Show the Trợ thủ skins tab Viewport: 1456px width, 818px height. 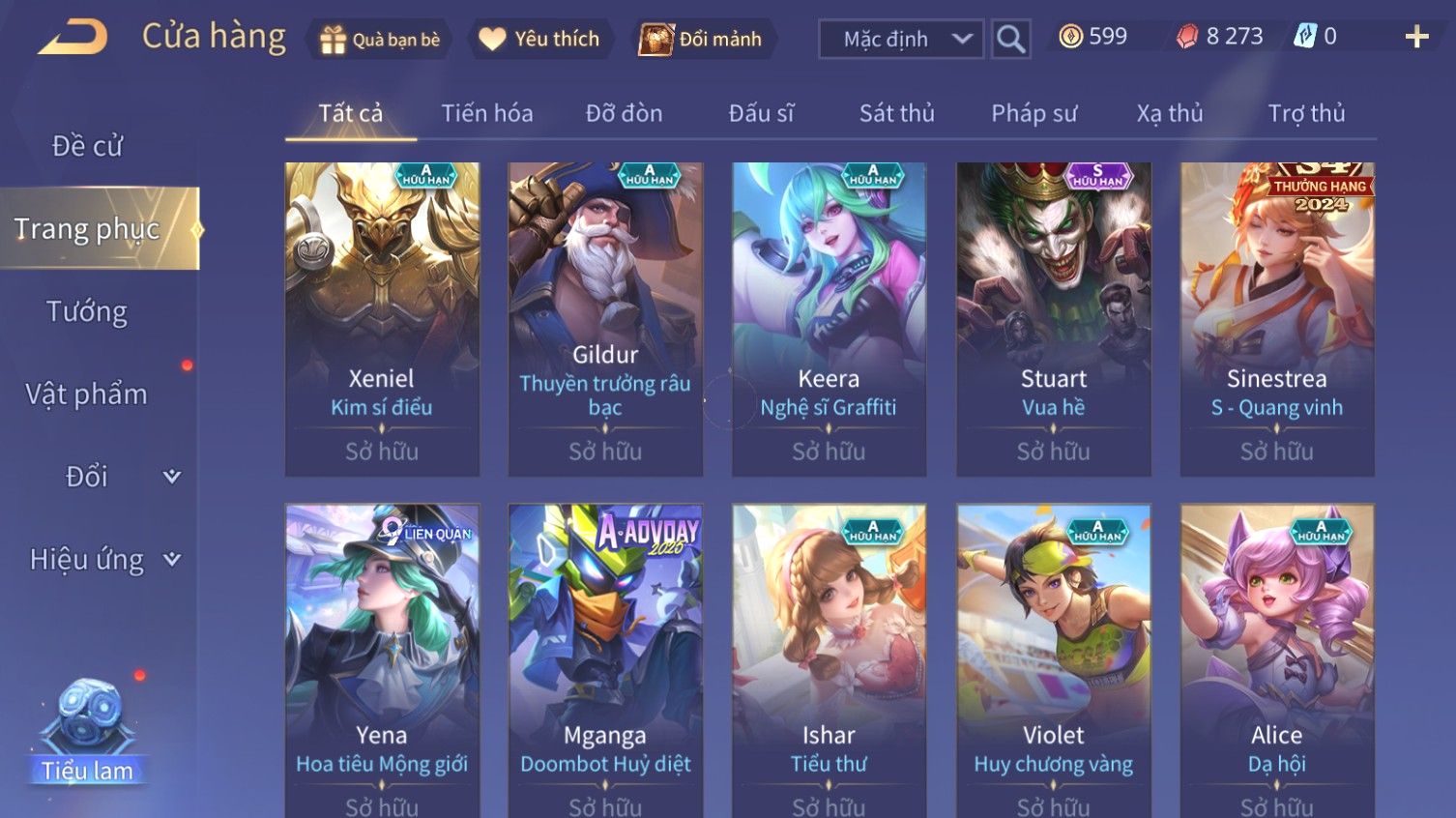(x=1306, y=114)
